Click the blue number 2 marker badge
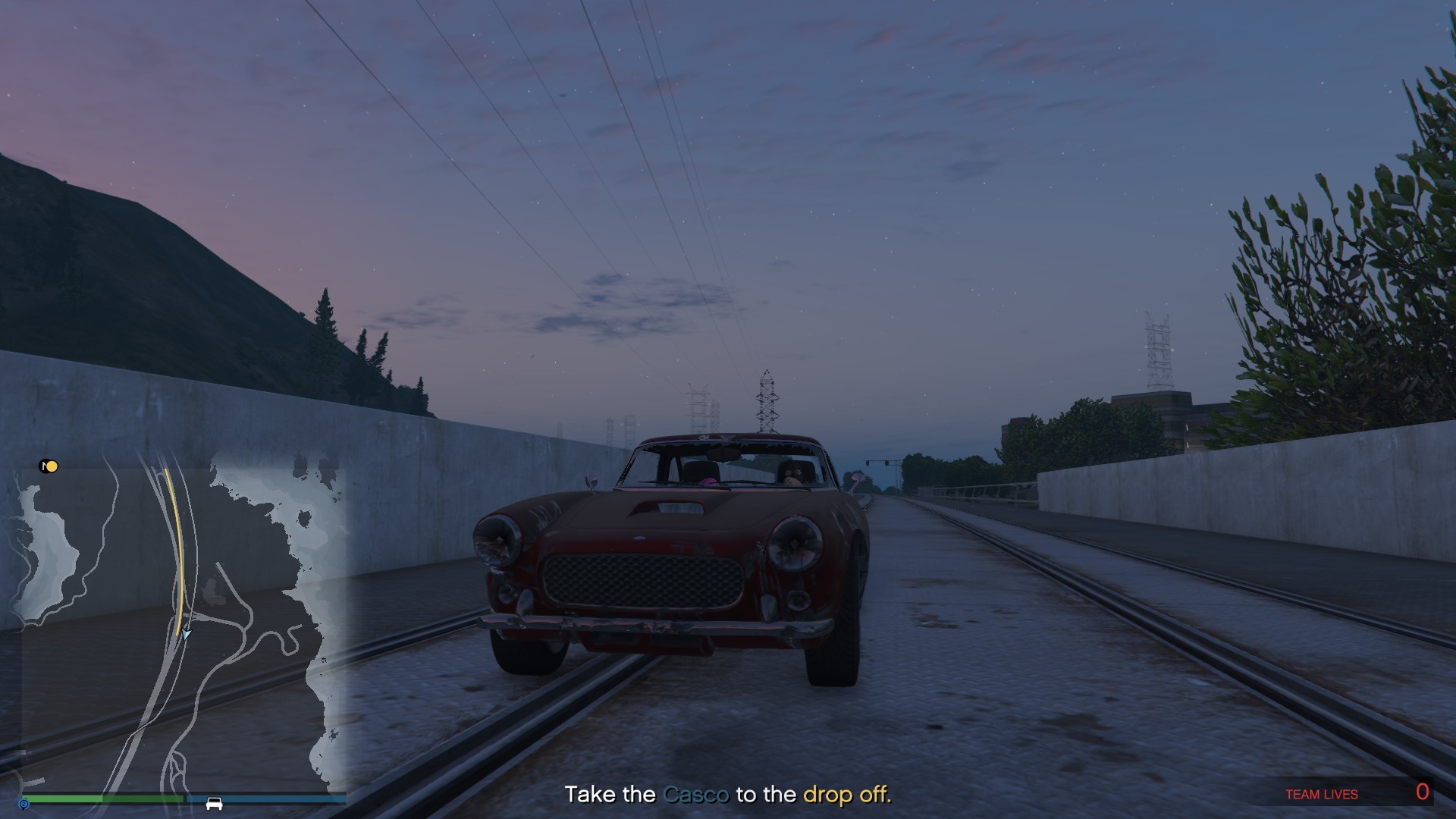Viewport: 1456px width, 819px height. (x=24, y=804)
